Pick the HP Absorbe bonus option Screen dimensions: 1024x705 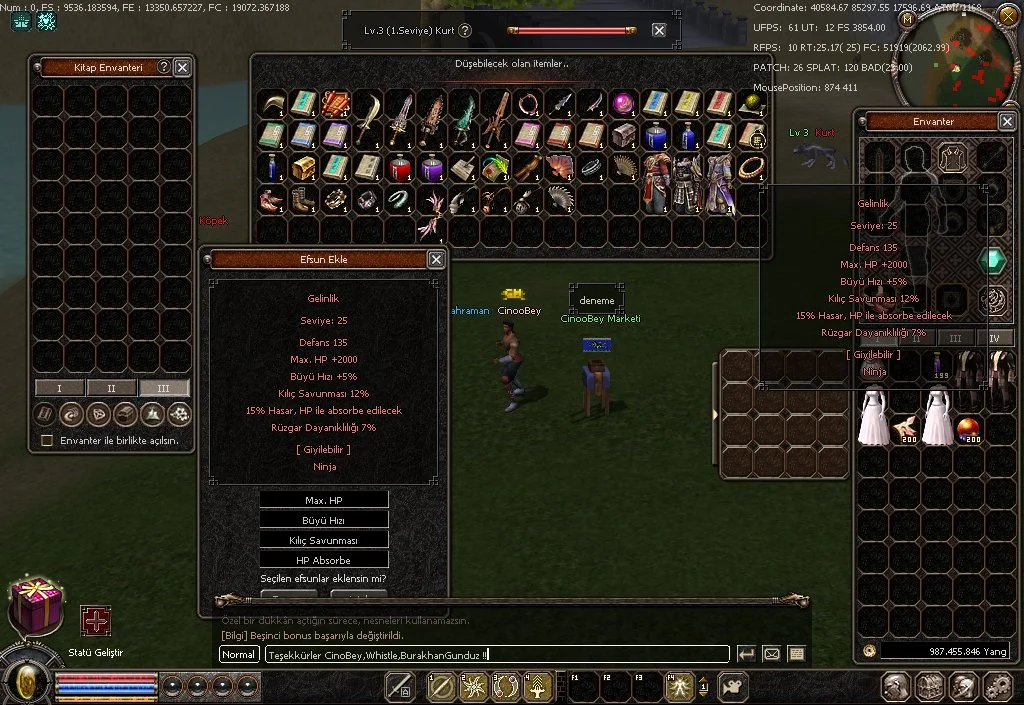pyautogui.click(x=323, y=560)
